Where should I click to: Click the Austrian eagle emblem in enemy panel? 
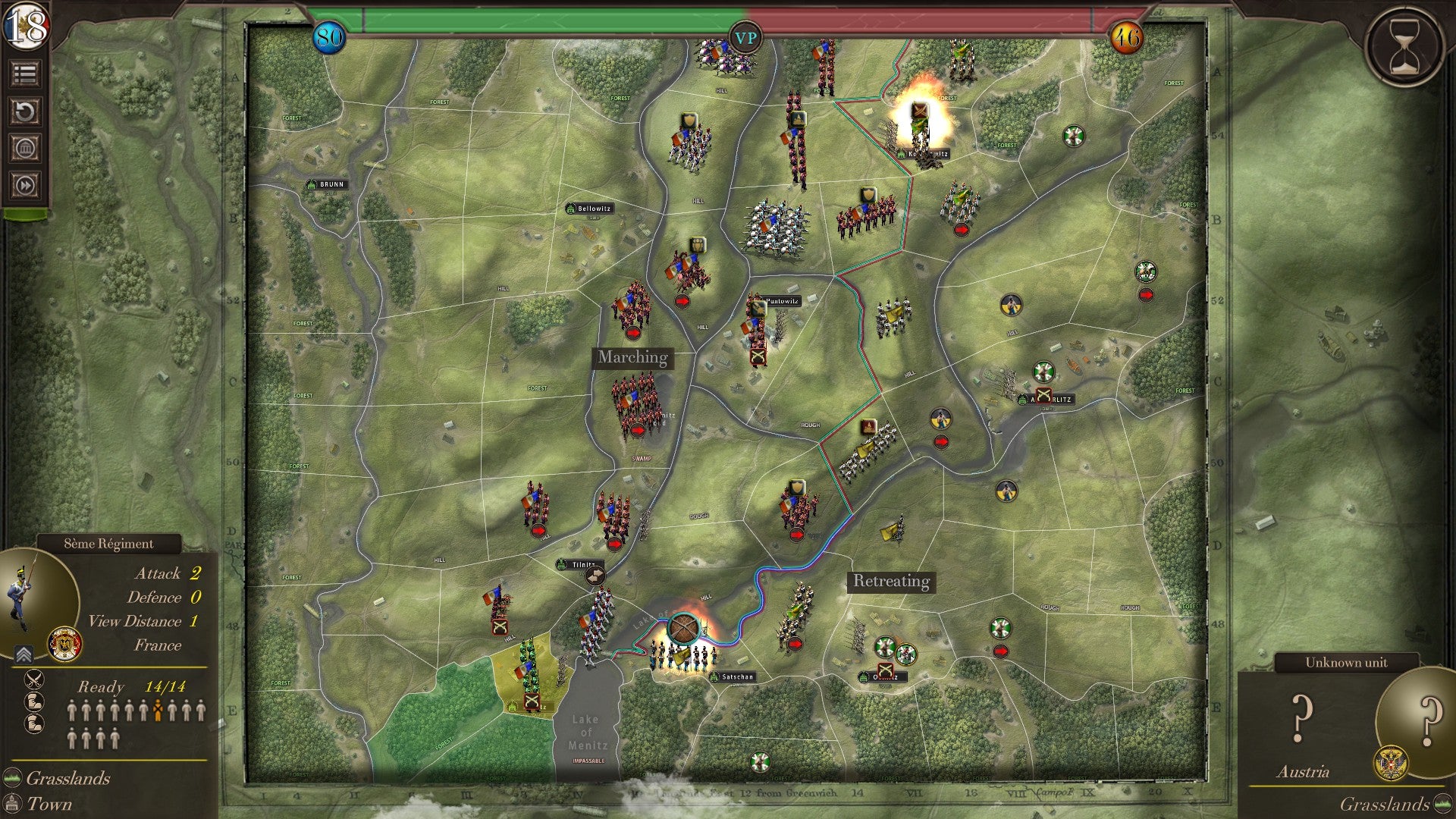coord(1390,764)
